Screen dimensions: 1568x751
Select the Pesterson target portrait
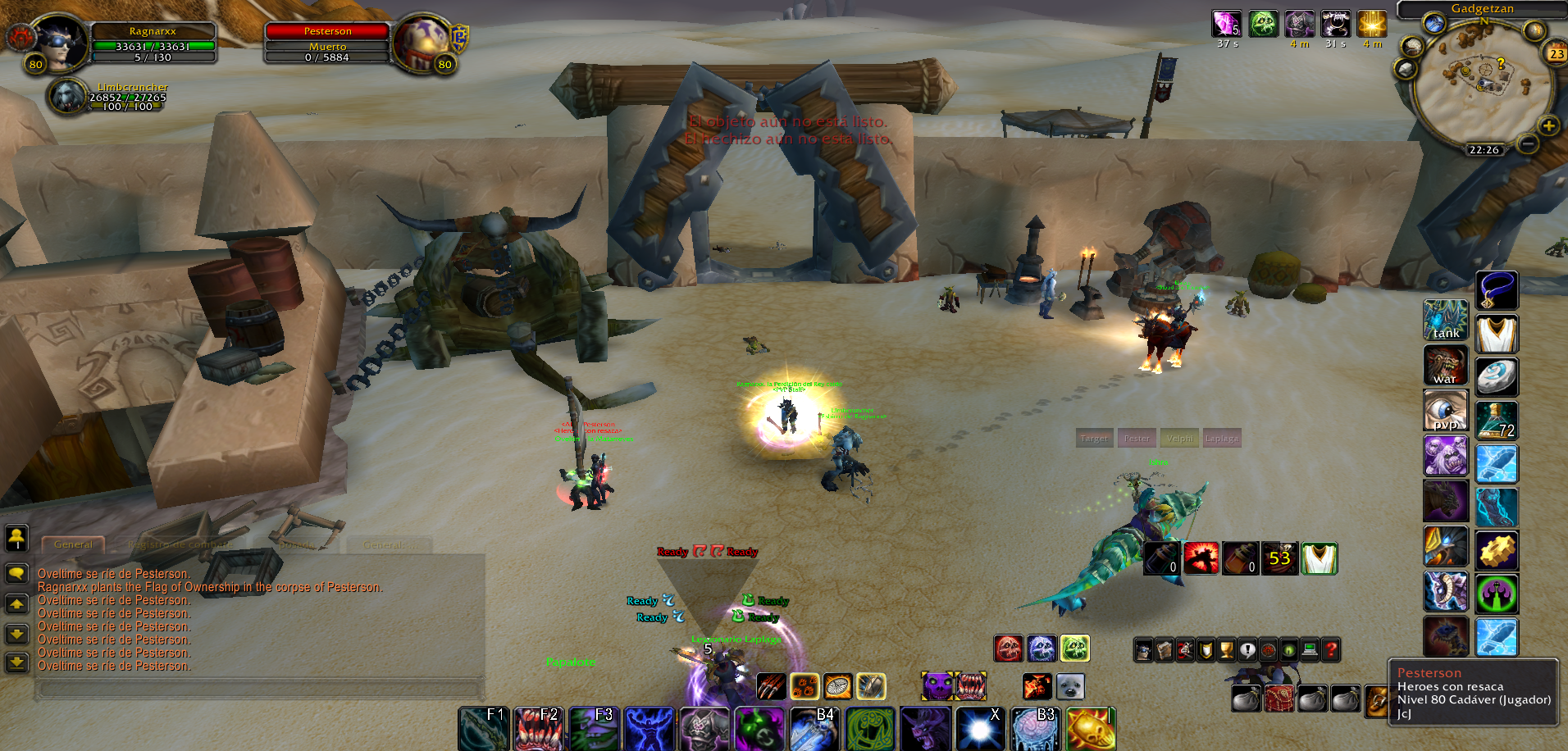click(419, 43)
